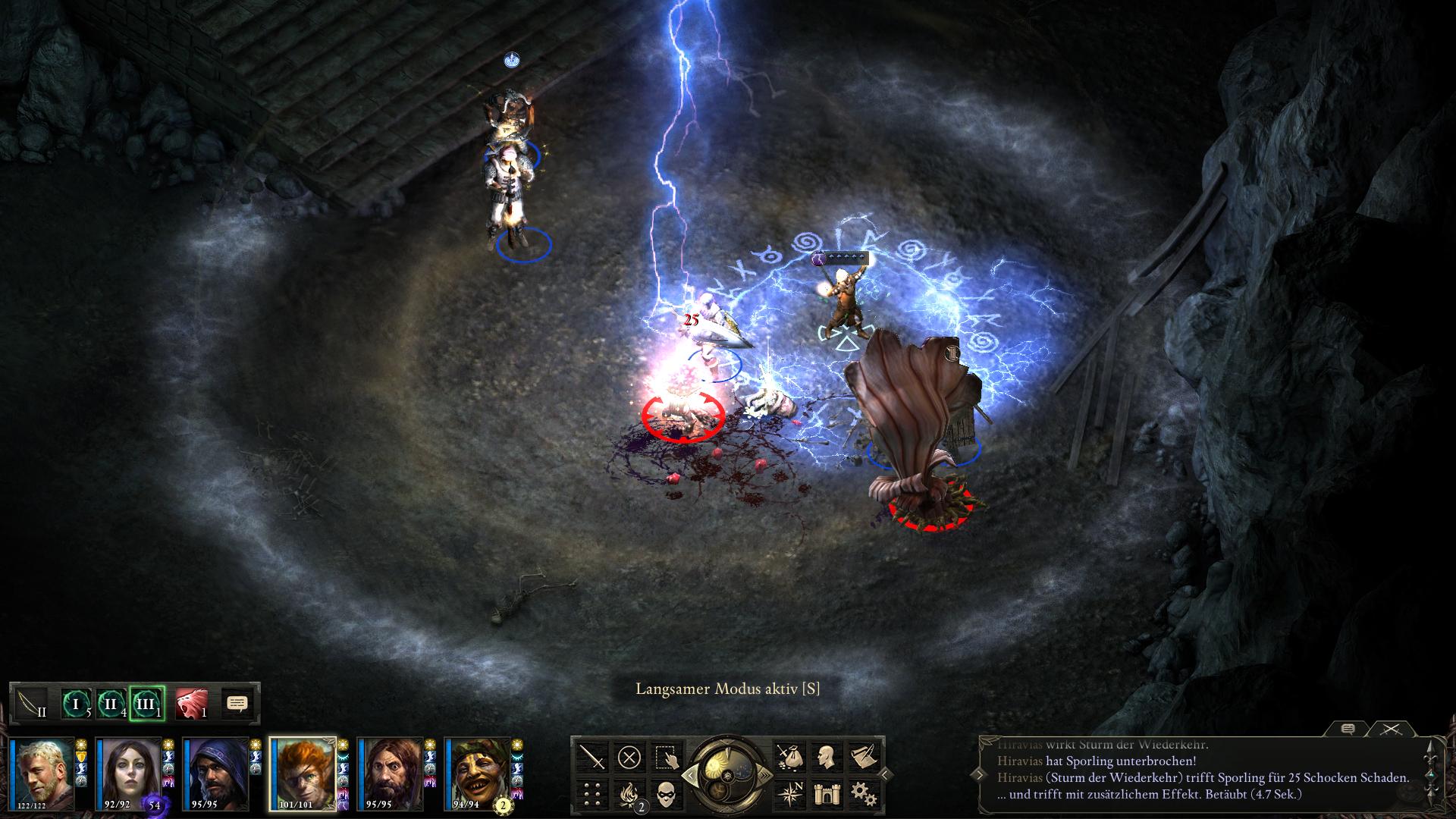Choose the purple-hooded man's portrait
This screenshot has height=819, width=1456.
215,774
